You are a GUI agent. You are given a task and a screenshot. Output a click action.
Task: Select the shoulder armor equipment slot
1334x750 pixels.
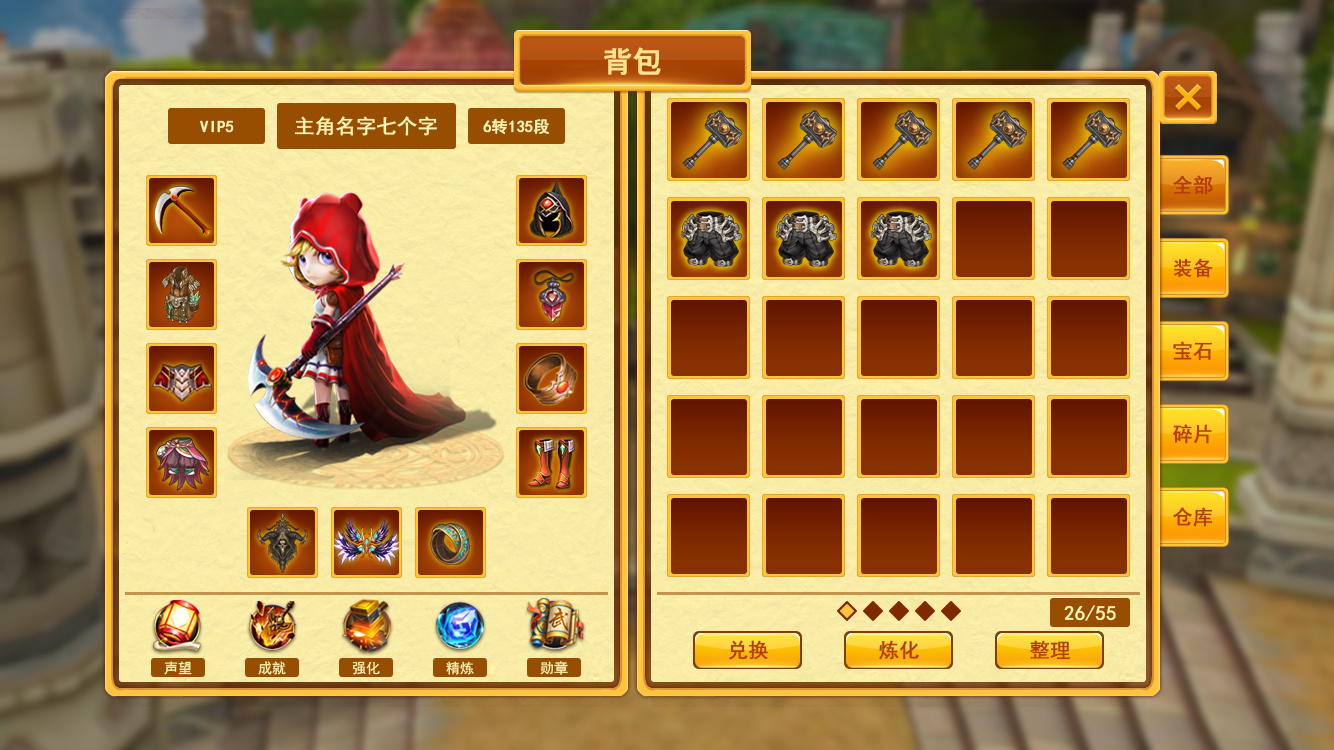[x=181, y=379]
